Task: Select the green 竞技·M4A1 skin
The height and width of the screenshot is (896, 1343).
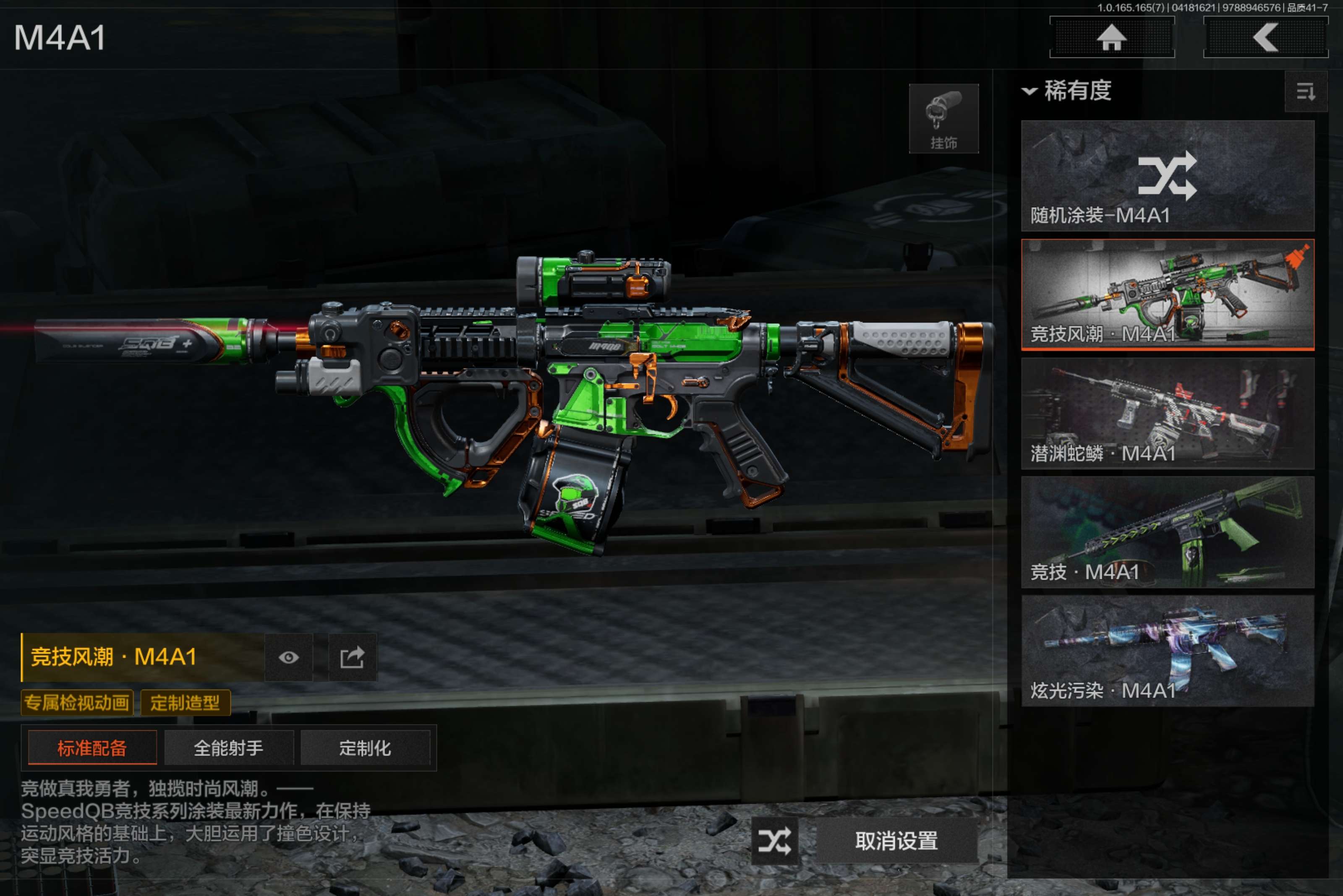Action: click(x=1167, y=532)
